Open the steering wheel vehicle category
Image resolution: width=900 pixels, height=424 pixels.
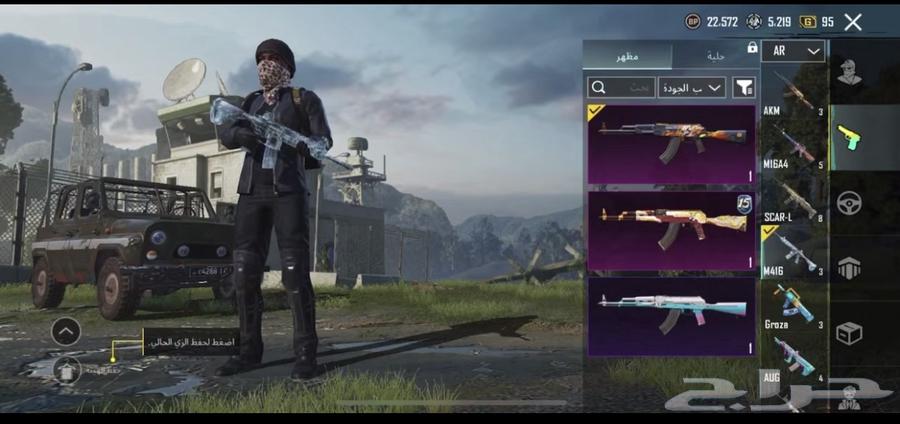(x=850, y=203)
